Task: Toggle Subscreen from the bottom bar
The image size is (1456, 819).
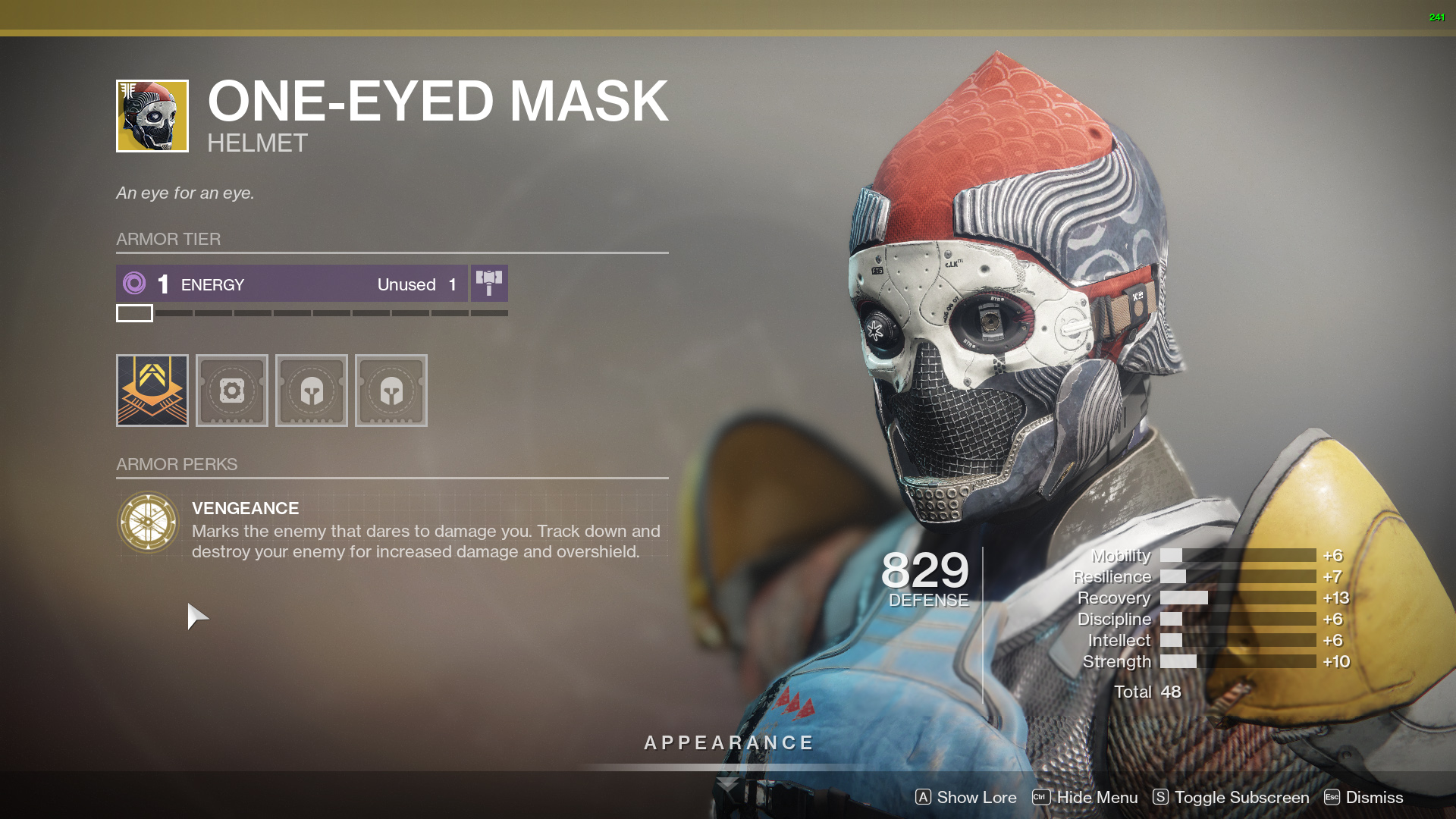Action: click(1231, 797)
